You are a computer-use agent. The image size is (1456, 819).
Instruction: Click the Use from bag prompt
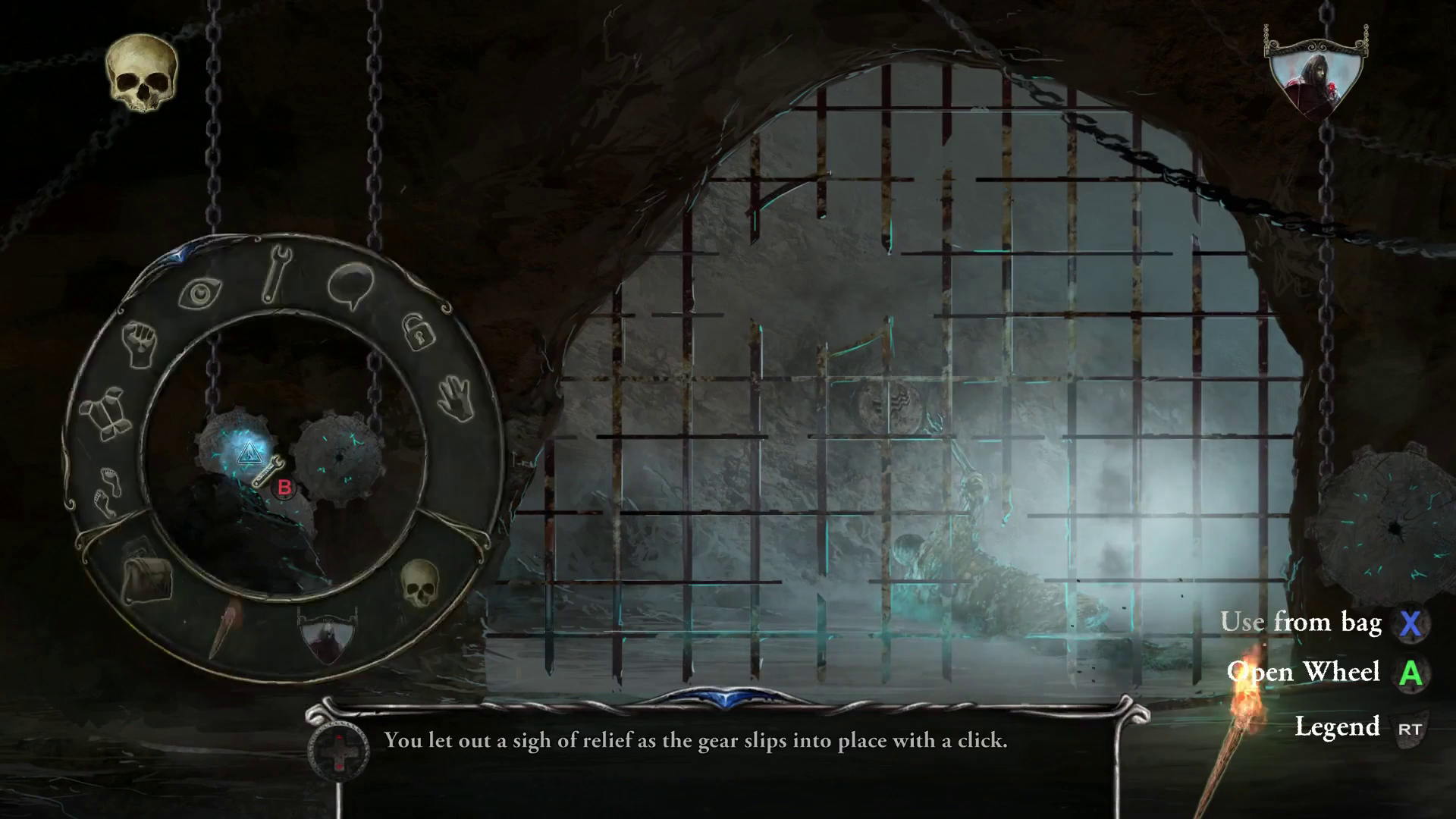(1302, 623)
